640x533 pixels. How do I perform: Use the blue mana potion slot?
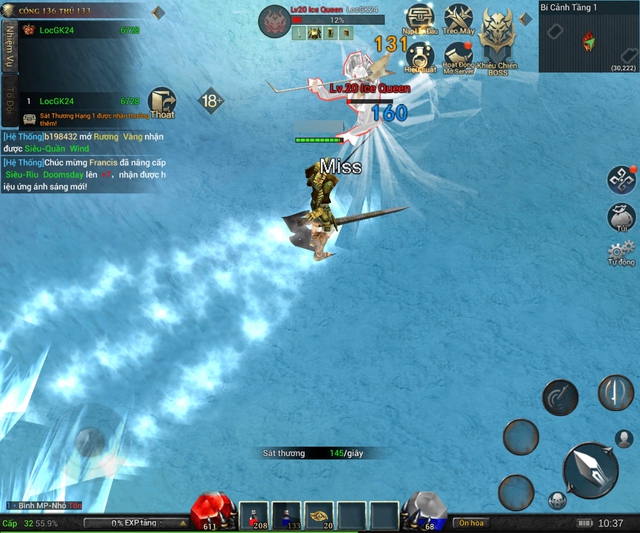287,515
